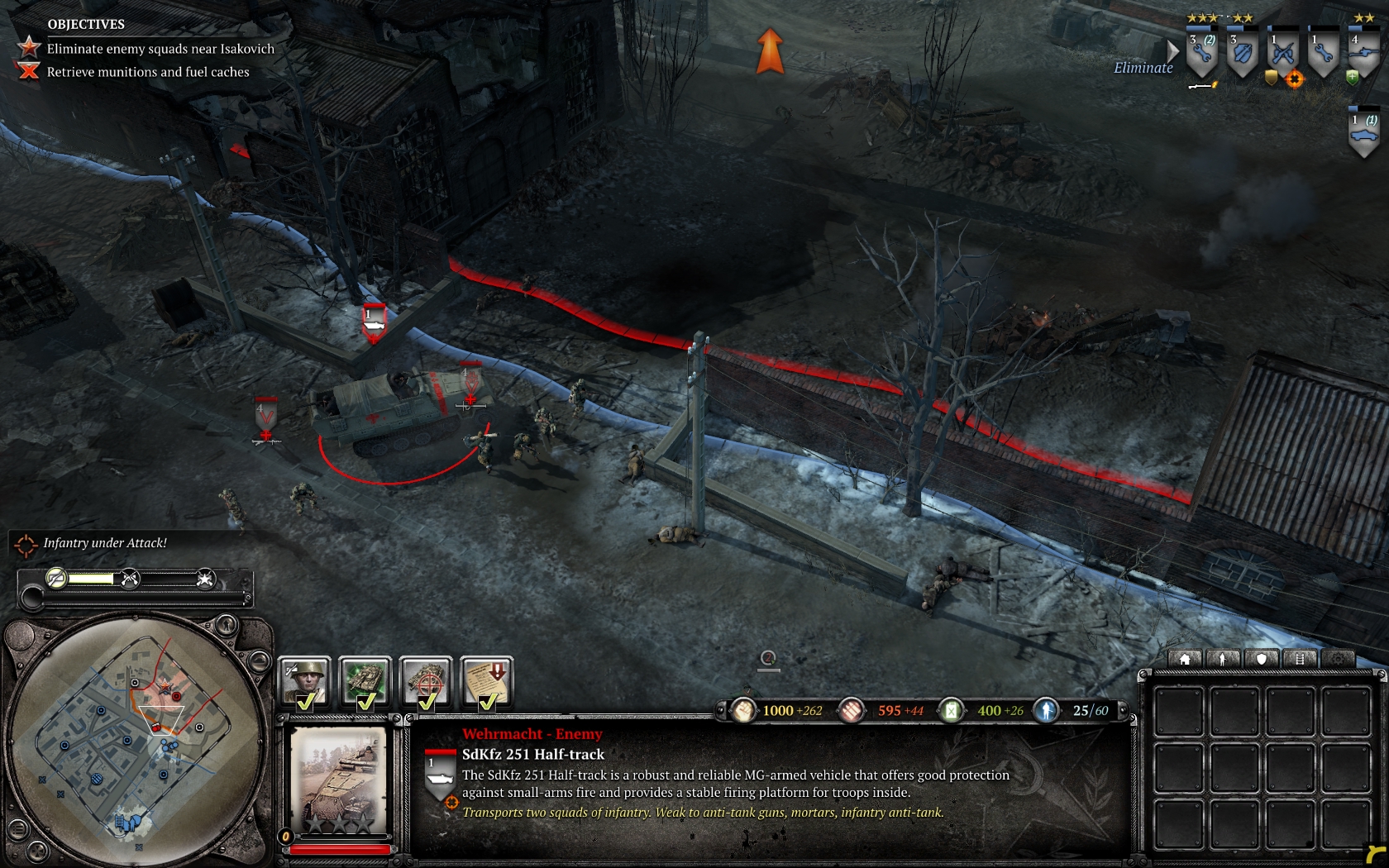Image resolution: width=1389 pixels, height=868 pixels.
Task: Activate the soldier portrait commander ability
Action: [305, 681]
